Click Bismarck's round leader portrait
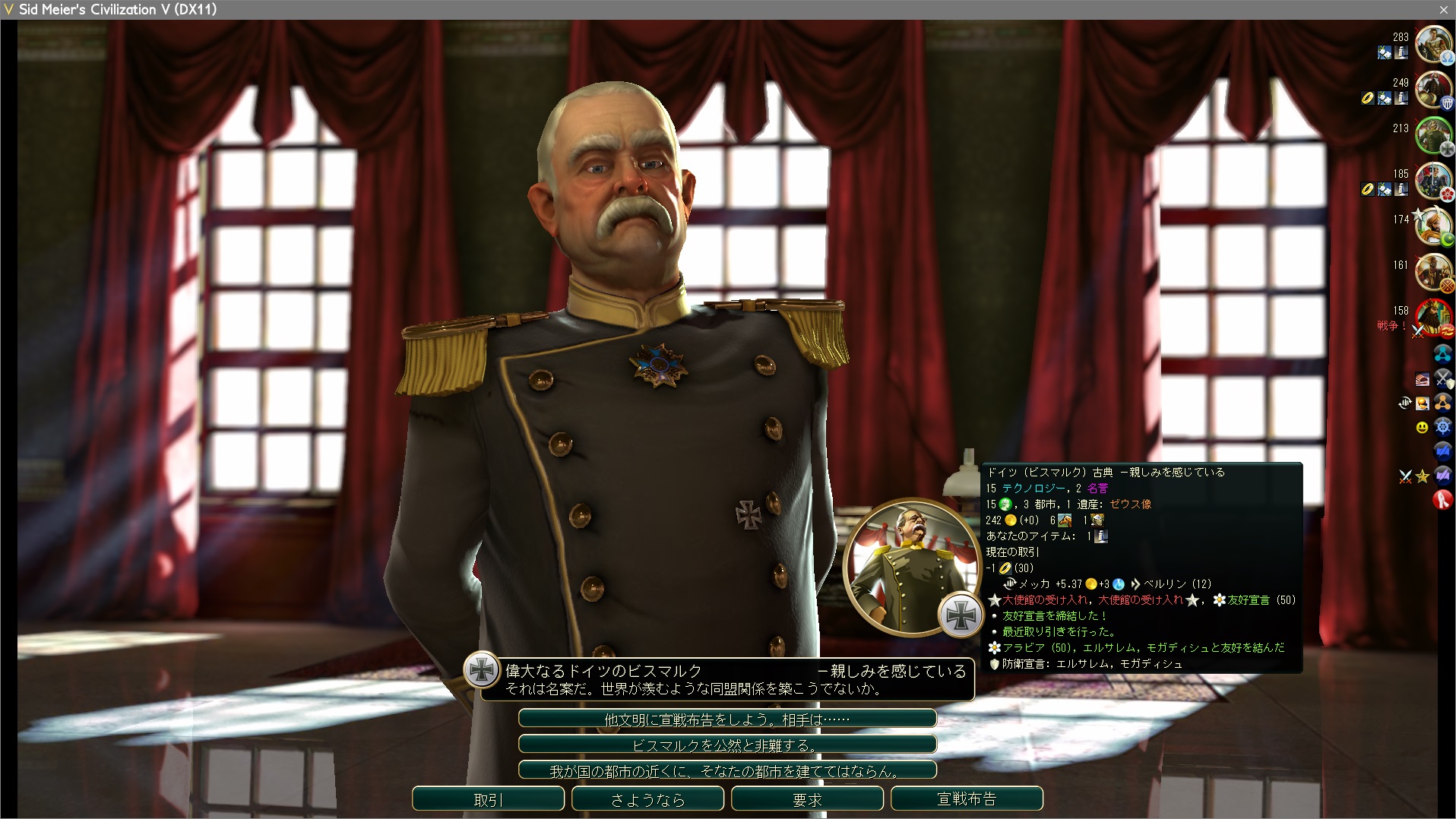 point(910,566)
